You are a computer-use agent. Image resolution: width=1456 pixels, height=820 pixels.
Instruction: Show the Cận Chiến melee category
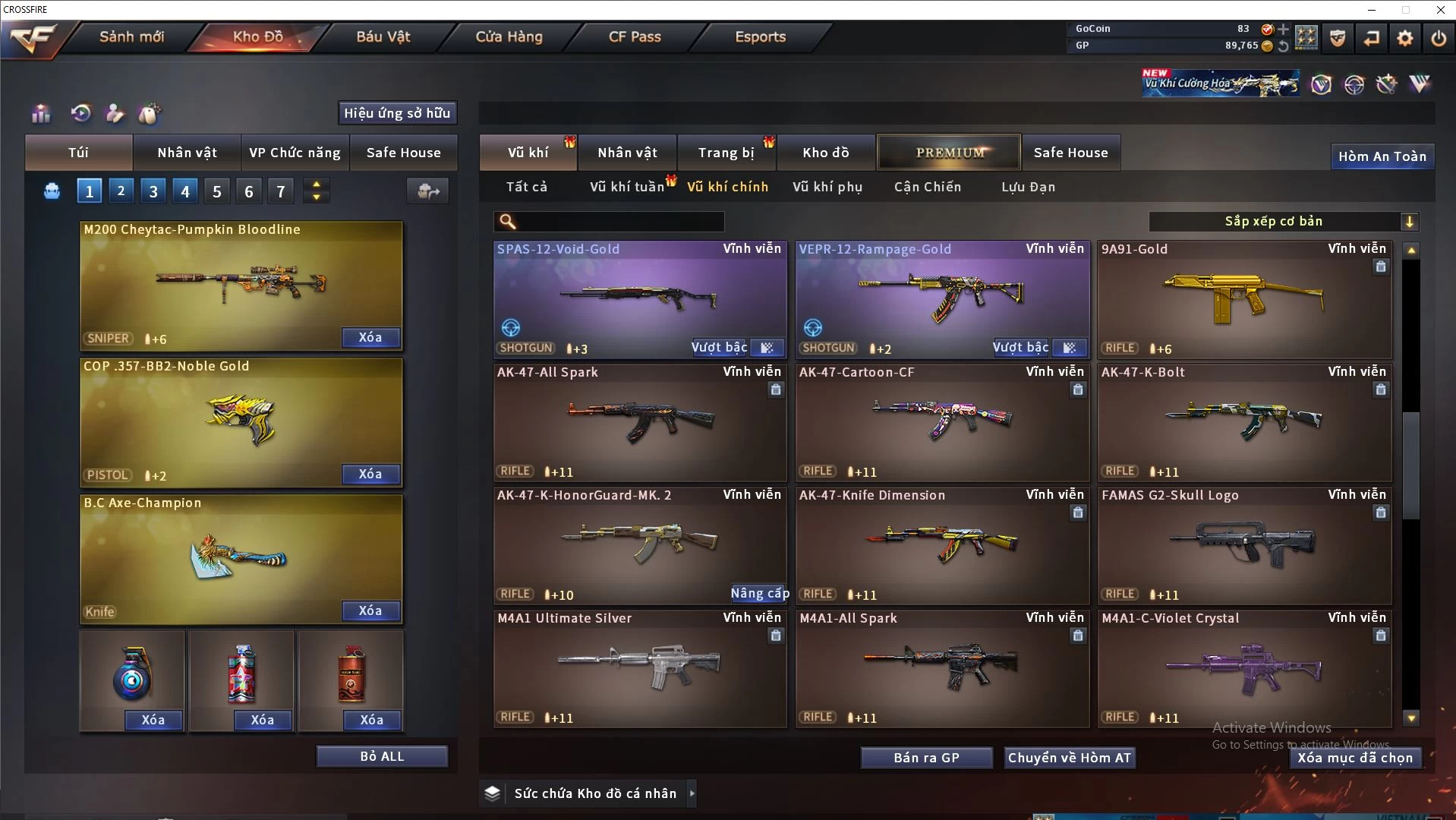(x=927, y=187)
